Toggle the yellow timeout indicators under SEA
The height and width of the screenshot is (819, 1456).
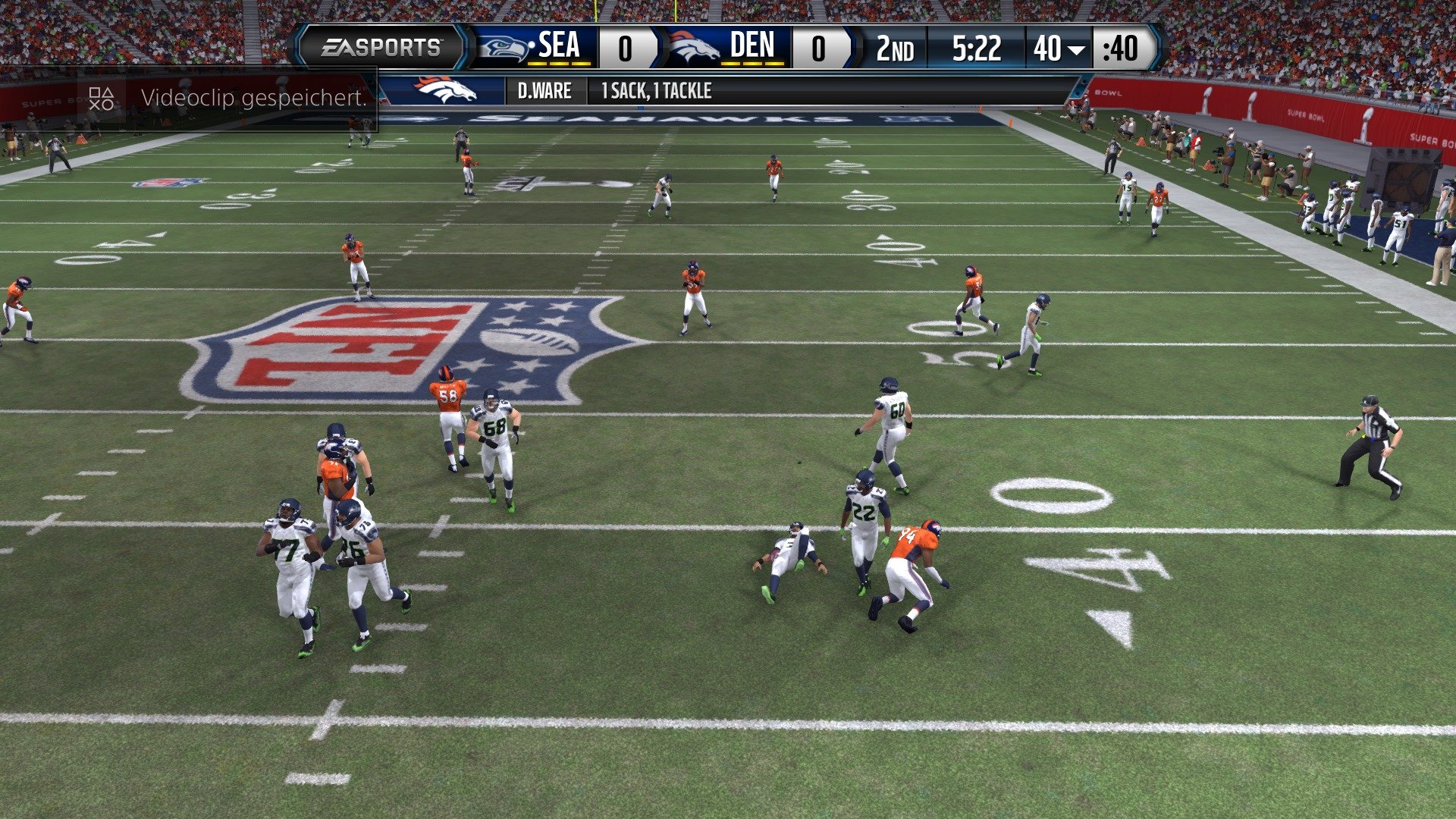[x=560, y=64]
